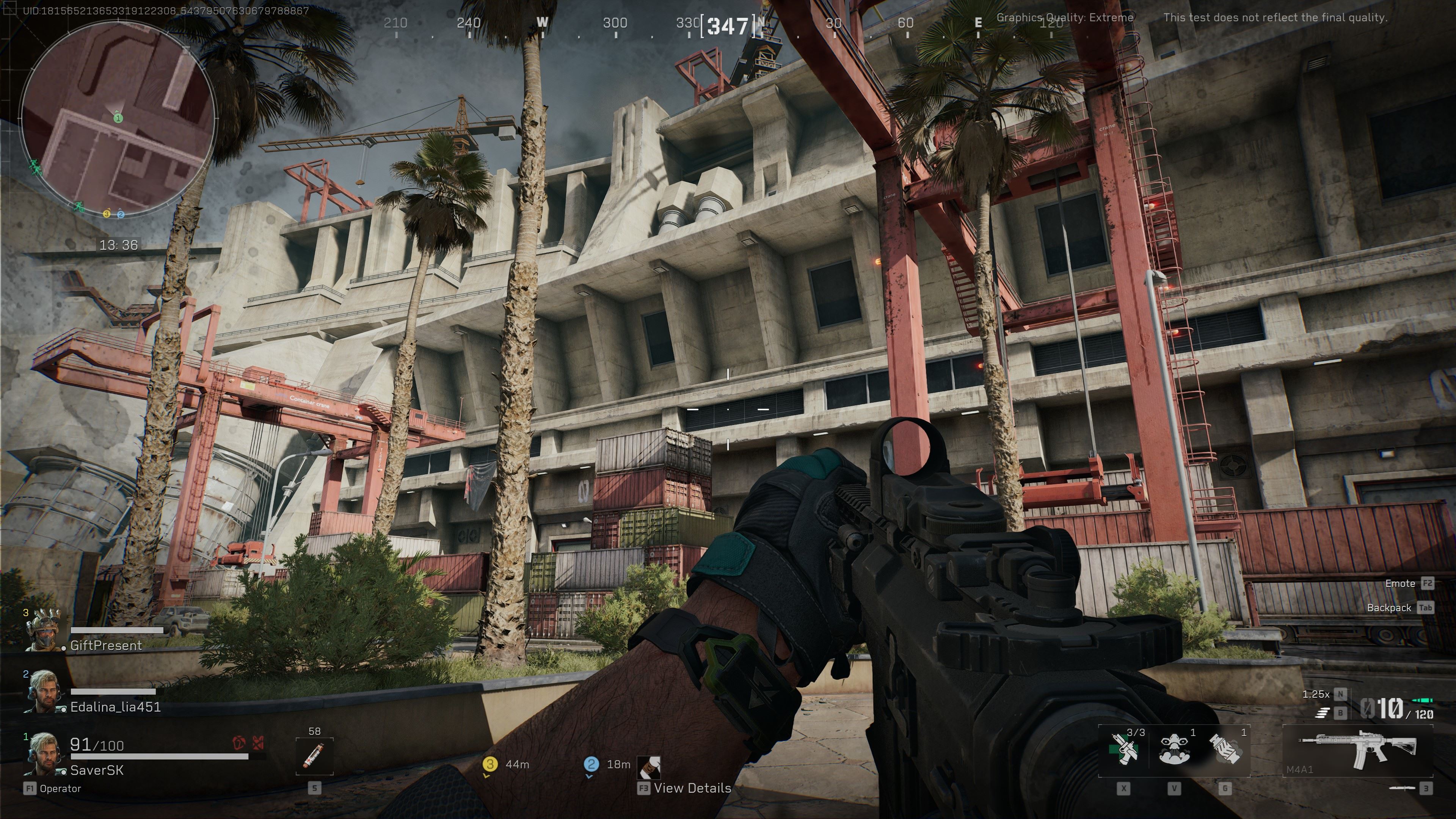Viewport: 1456px width, 819px height.
Task: Click the yellow teammate 3 marker
Action: [490, 764]
